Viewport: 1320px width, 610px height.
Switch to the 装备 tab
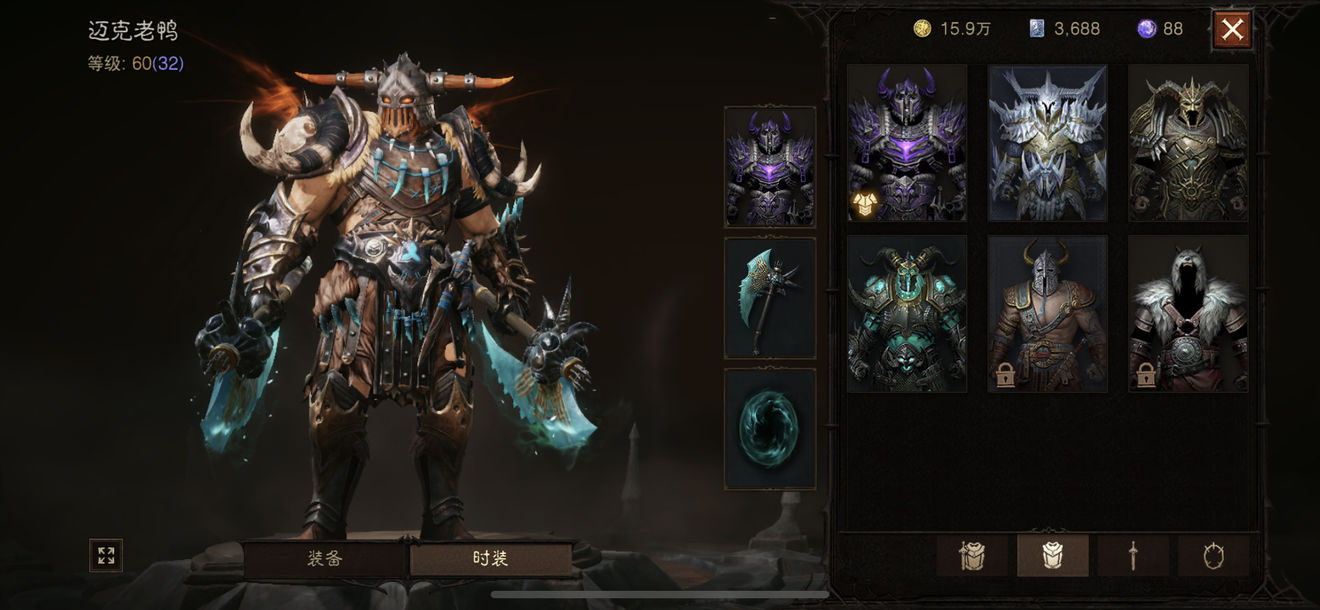(325, 558)
